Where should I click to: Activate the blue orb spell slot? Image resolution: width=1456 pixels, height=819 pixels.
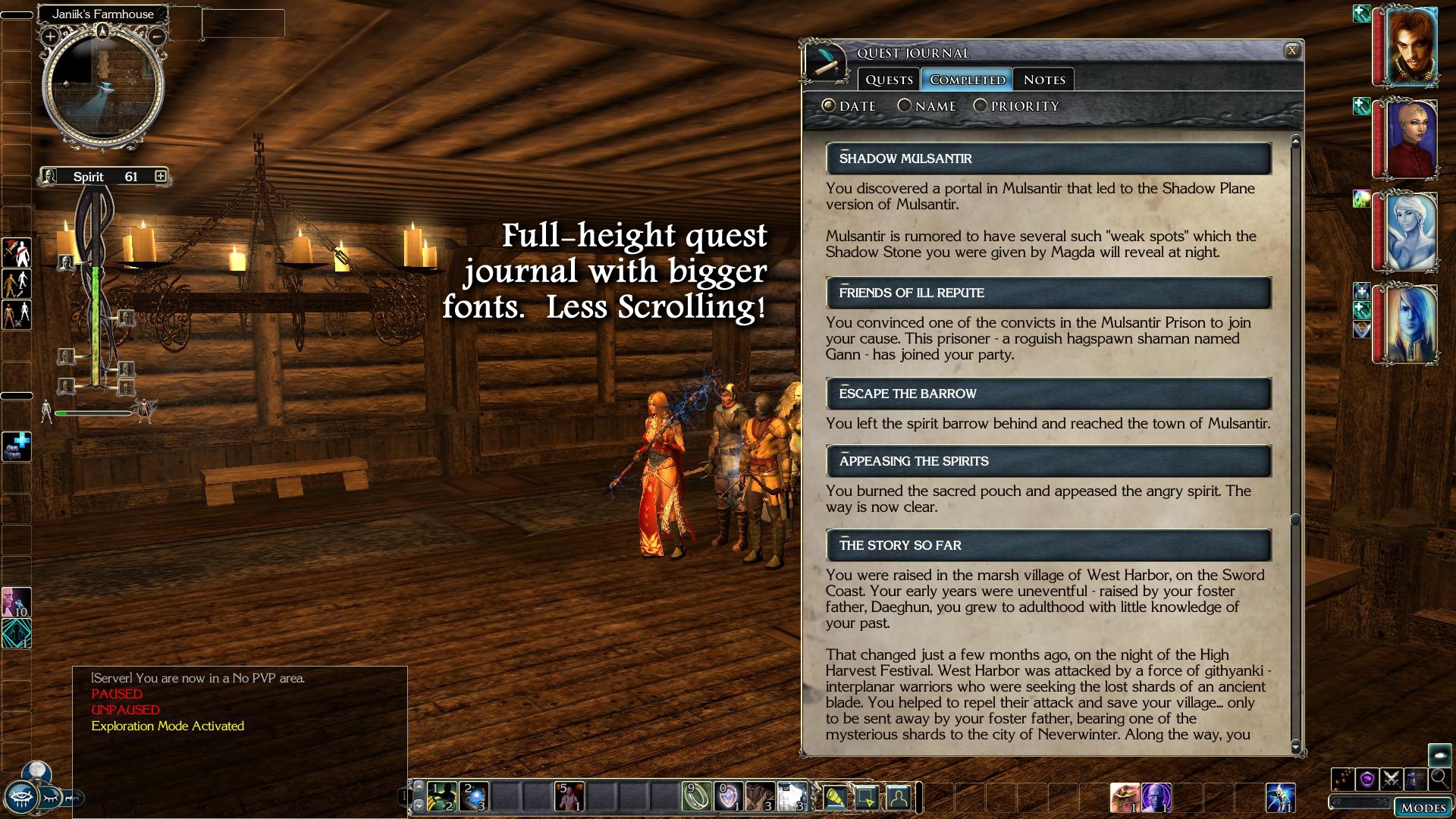474,796
